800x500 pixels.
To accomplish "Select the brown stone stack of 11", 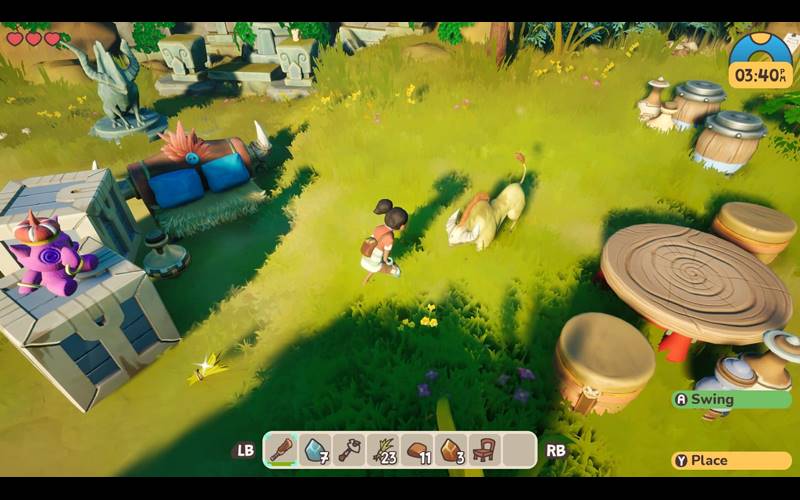I will (x=417, y=450).
